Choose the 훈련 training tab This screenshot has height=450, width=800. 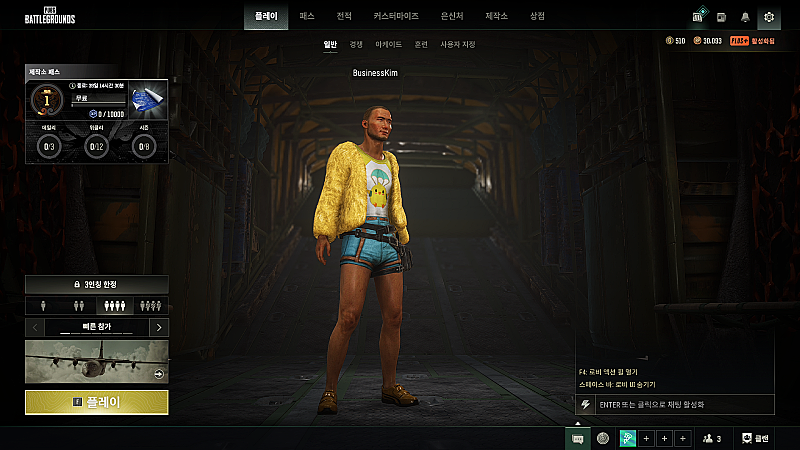pos(421,45)
